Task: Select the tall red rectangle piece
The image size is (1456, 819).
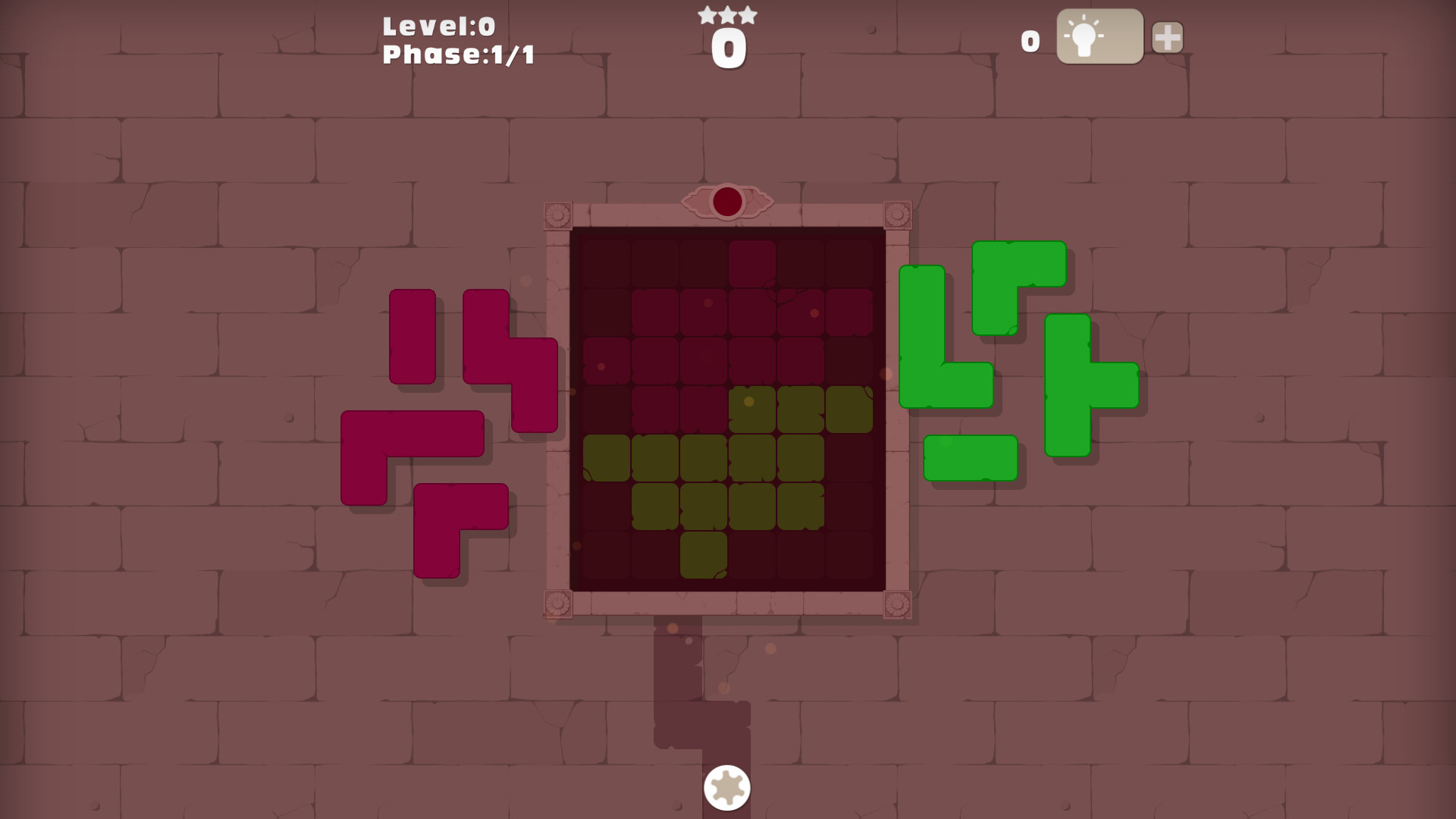Action: coord(410,337)
